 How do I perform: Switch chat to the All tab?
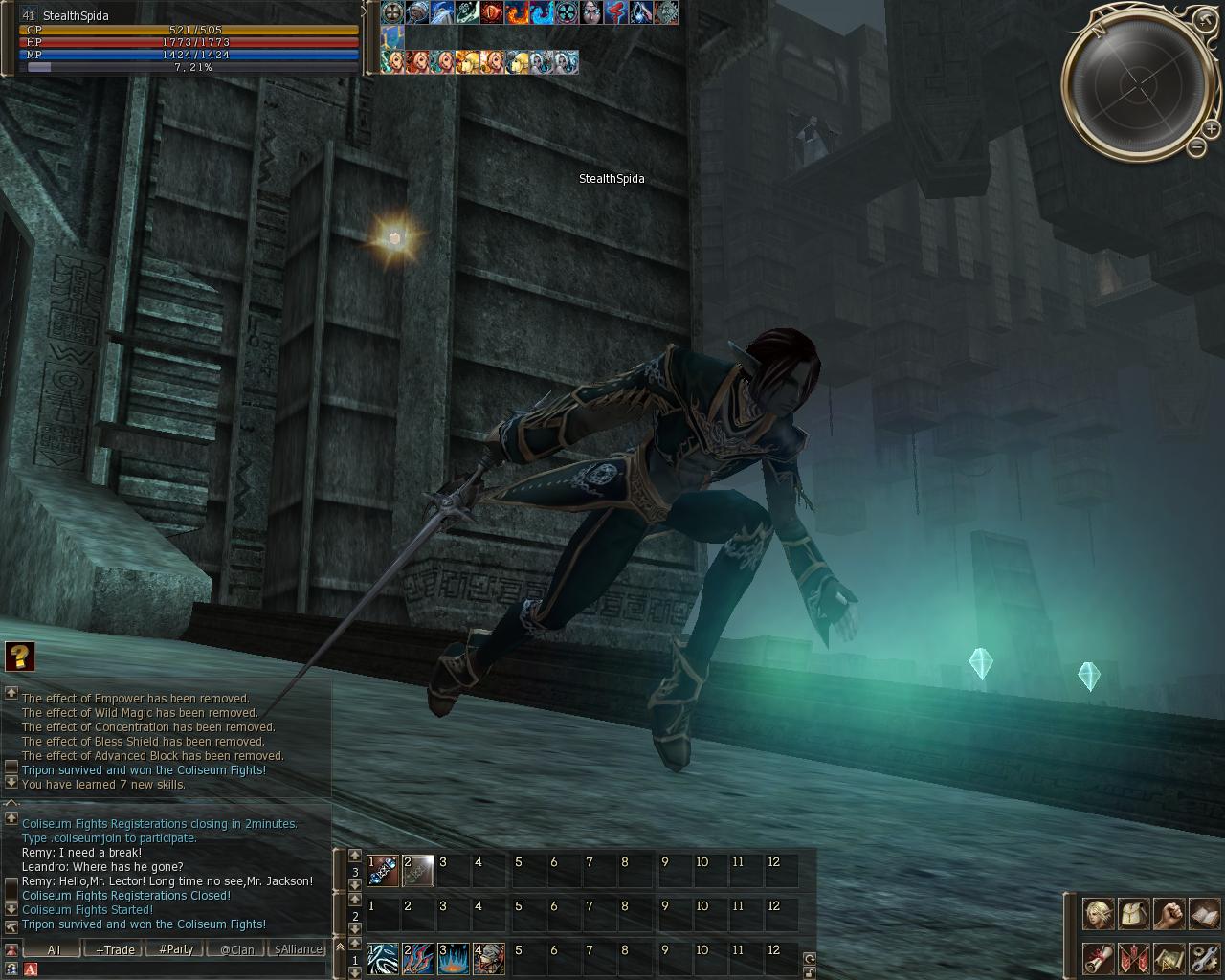point(54,949)
